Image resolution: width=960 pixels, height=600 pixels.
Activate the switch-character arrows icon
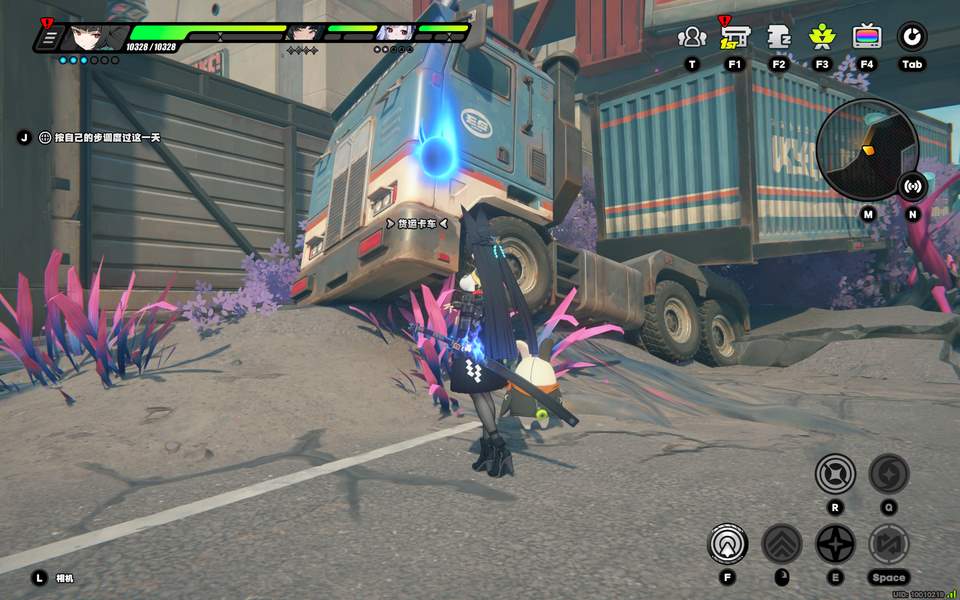tap(888, 544)
